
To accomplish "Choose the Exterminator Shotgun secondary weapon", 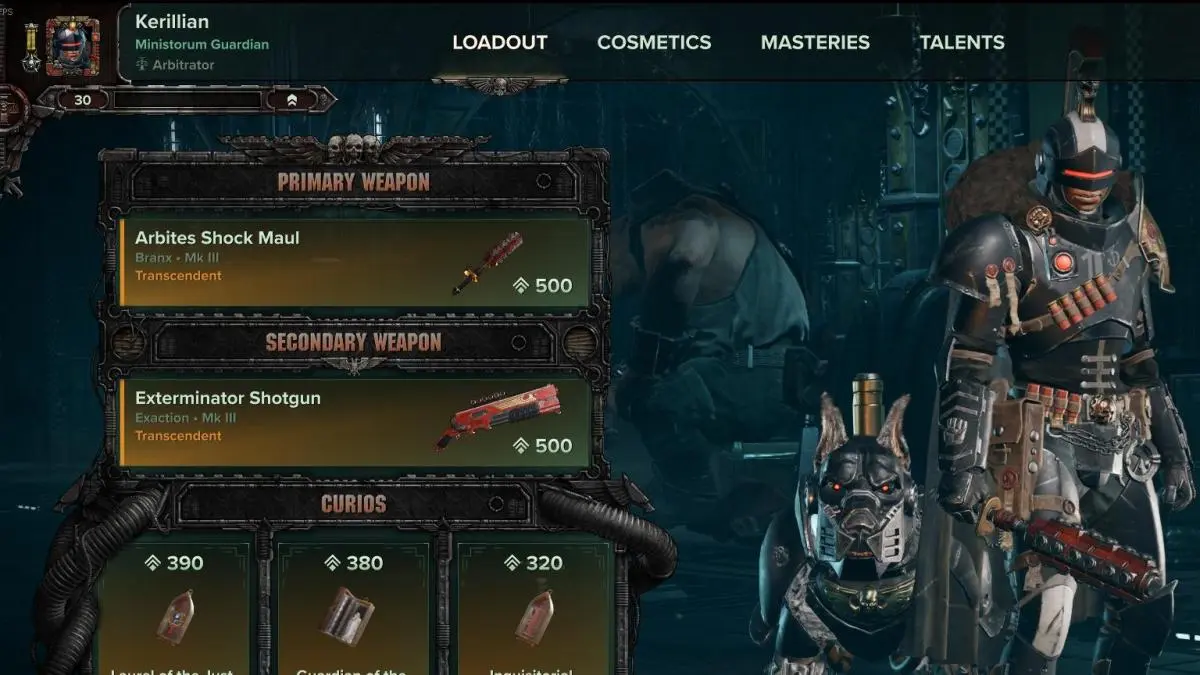I will tap(355, 422).
